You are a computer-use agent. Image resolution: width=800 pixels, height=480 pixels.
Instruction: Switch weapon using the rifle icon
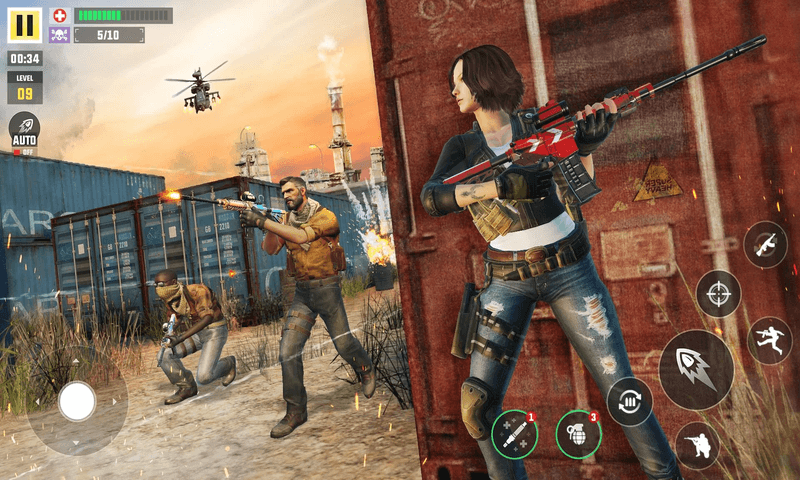765,244
